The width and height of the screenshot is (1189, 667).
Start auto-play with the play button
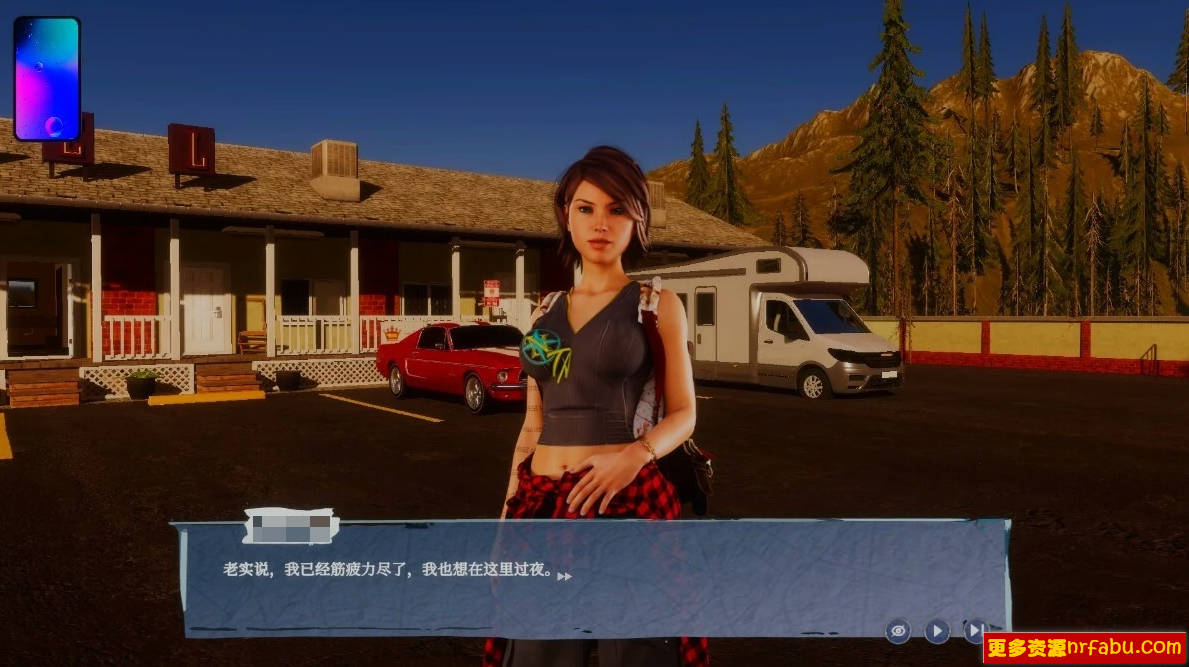937,630
